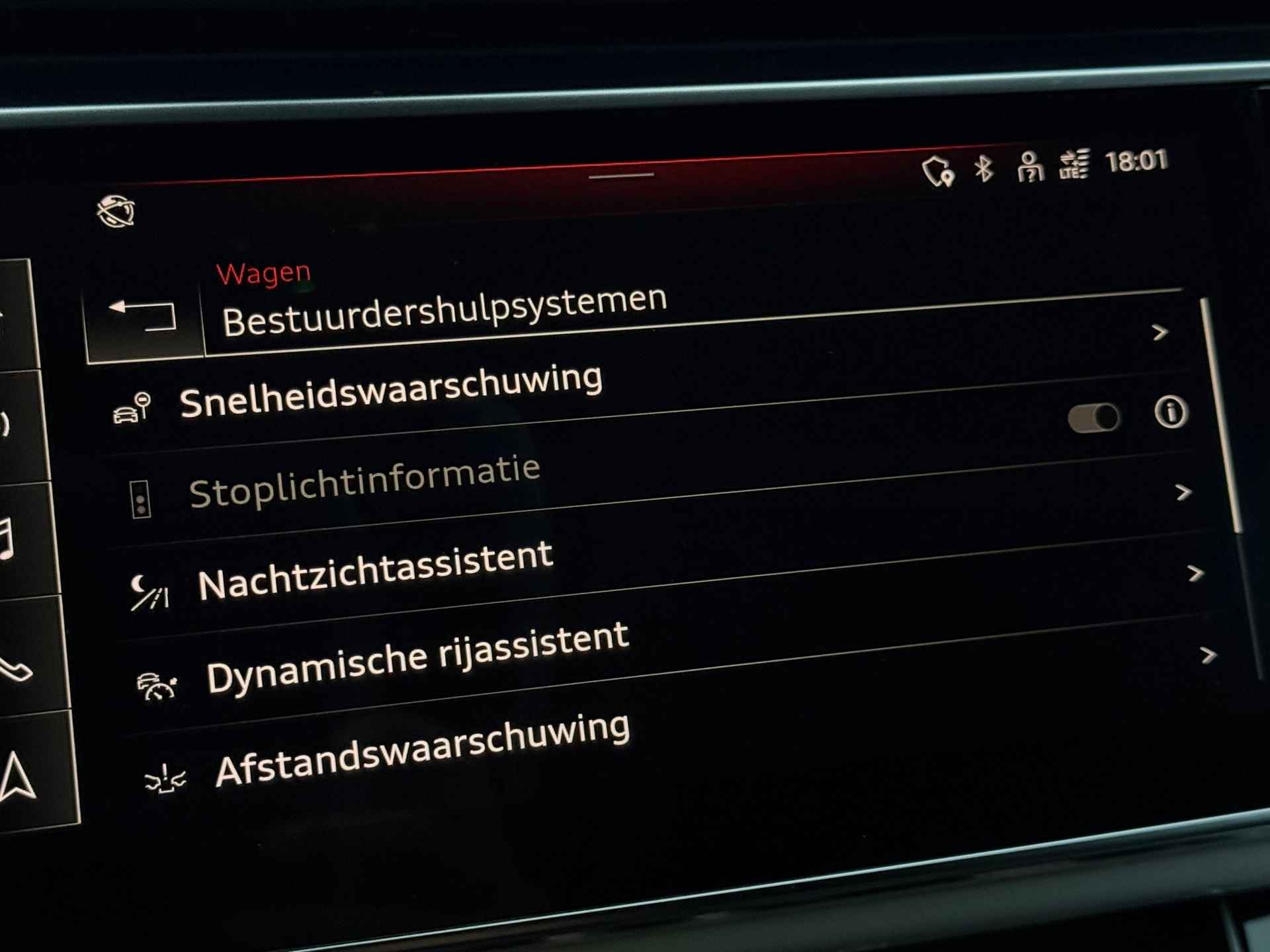The height and width of the screenshot is (952, 1270).
Task: Go back using the return arrow button
Action: point(143,315)
